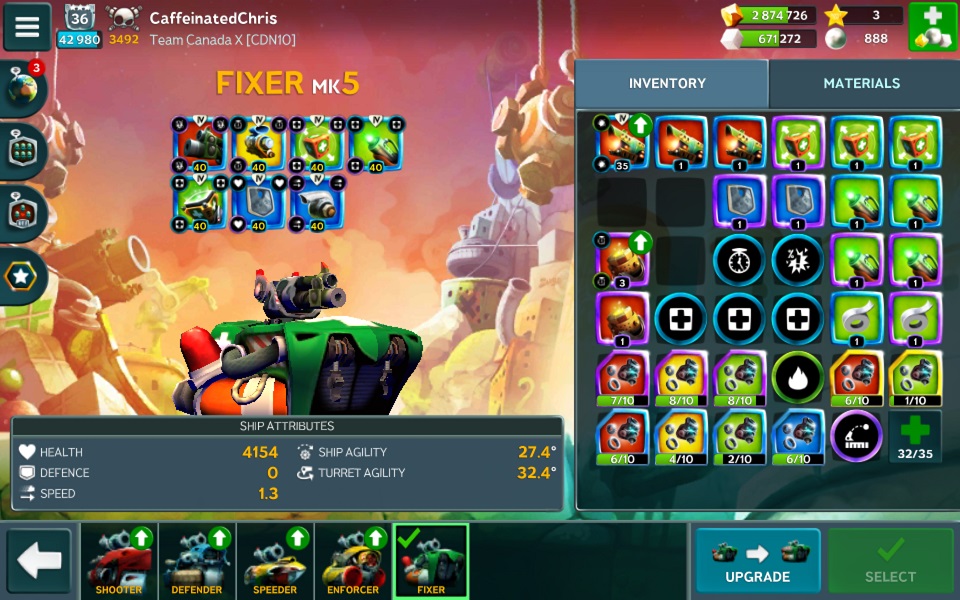The width and height of the screenshot is (960, 600).
Task: Choose the Defender ship
Action: pos(197,561)
